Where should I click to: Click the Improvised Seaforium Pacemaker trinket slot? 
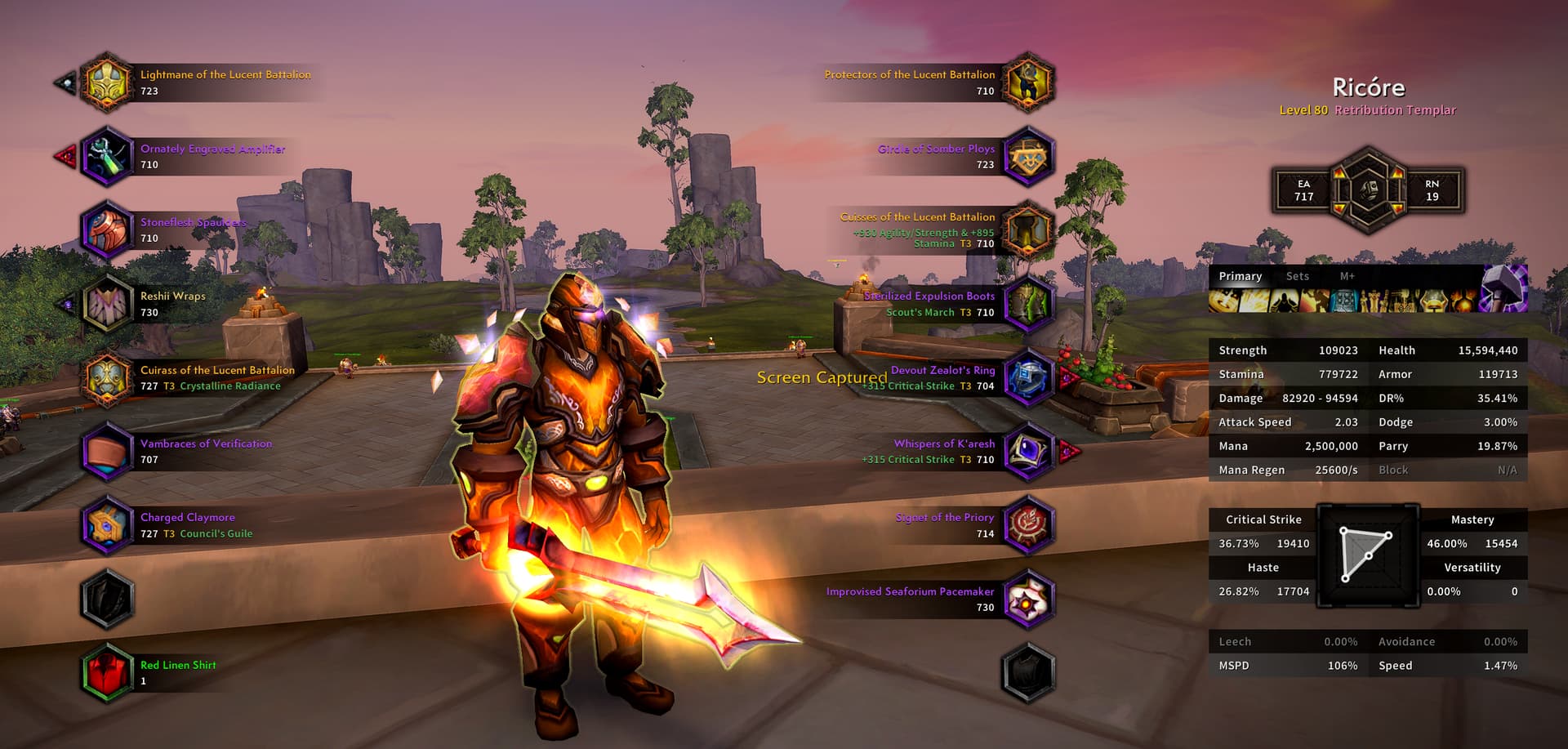click(1028, 600)
